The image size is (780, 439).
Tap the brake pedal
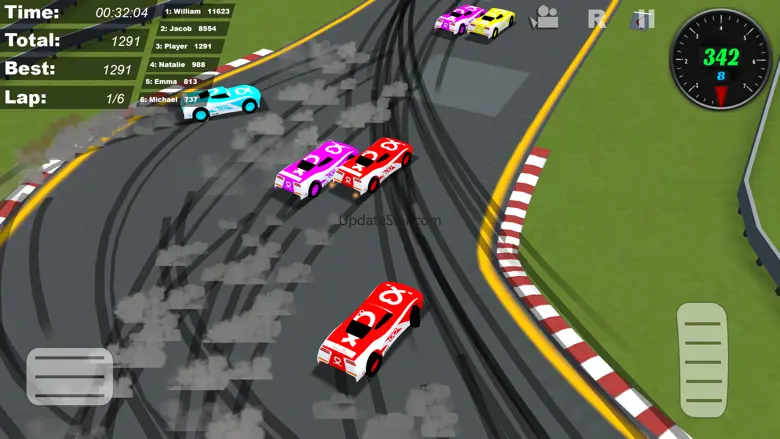(x=69, y=376)
